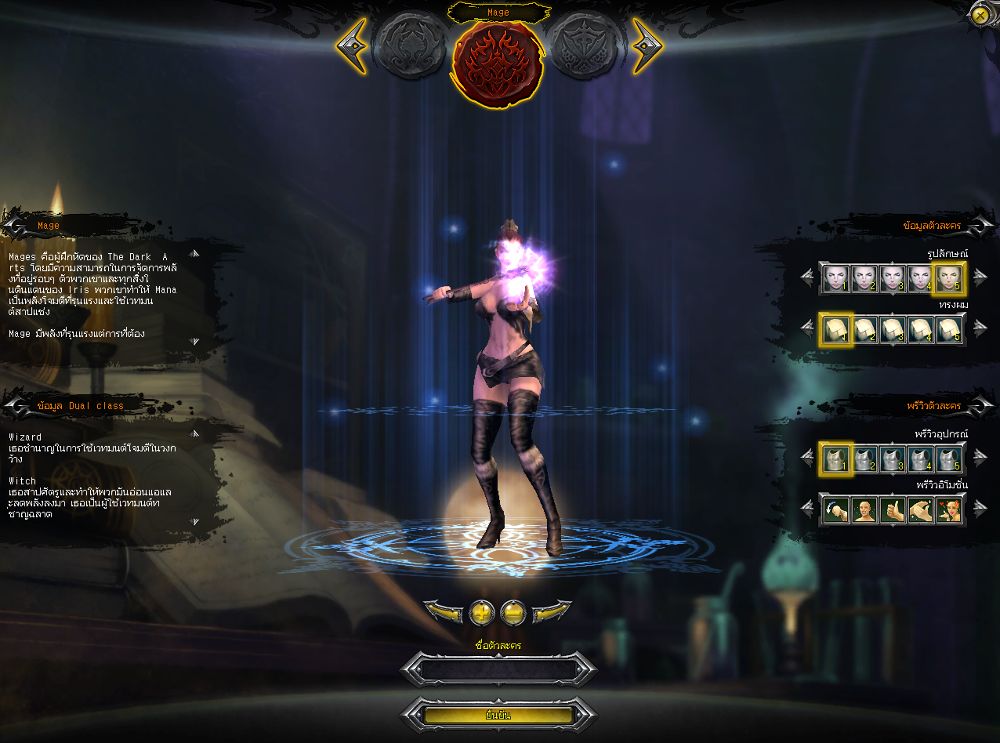This screenshot has height=743, width=1000.
Task: Preview armor set number 2
Action: click(x=864, y=459)
